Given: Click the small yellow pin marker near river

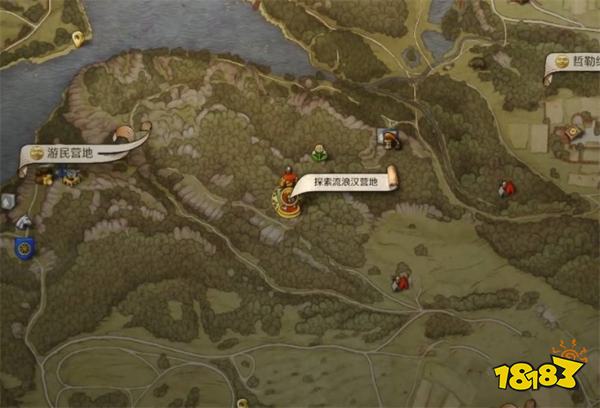Looking at the screenshot, I should coord(78,39).
